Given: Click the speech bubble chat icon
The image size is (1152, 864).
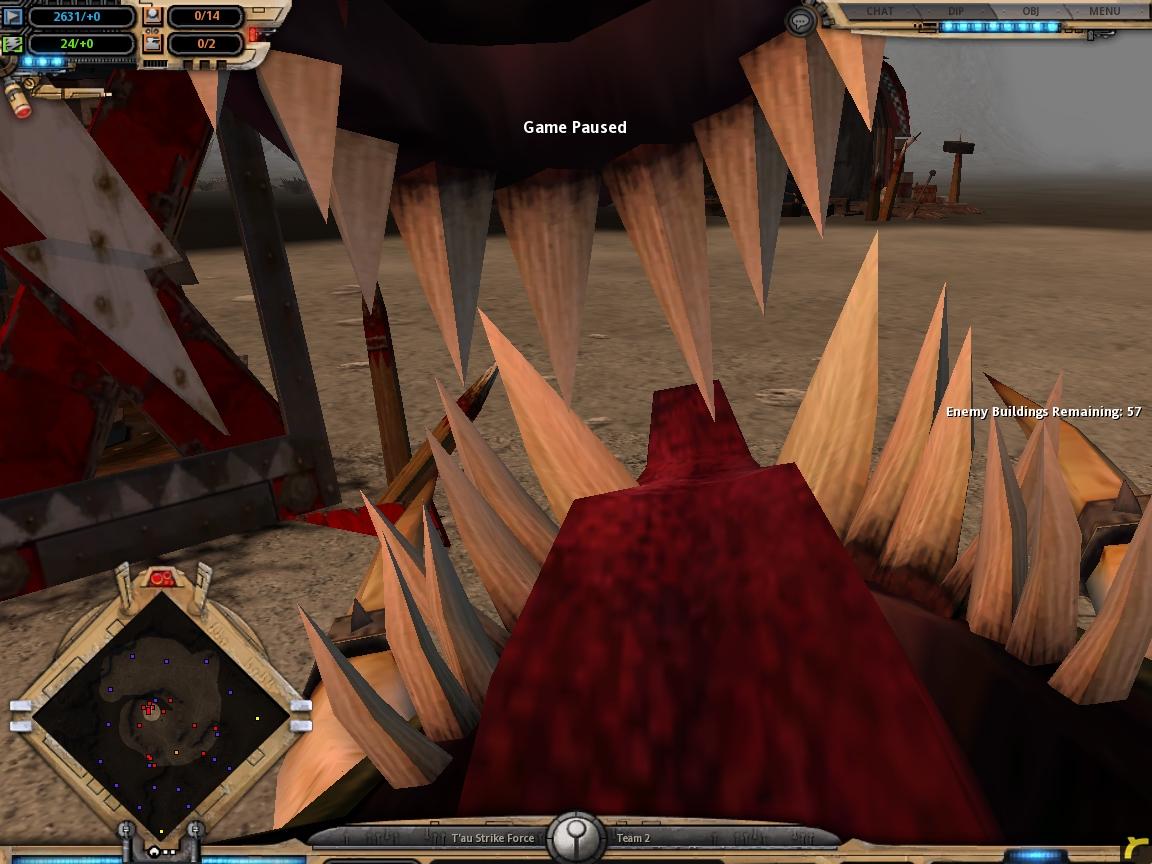Looking at the screenshot, I should 800,21.
